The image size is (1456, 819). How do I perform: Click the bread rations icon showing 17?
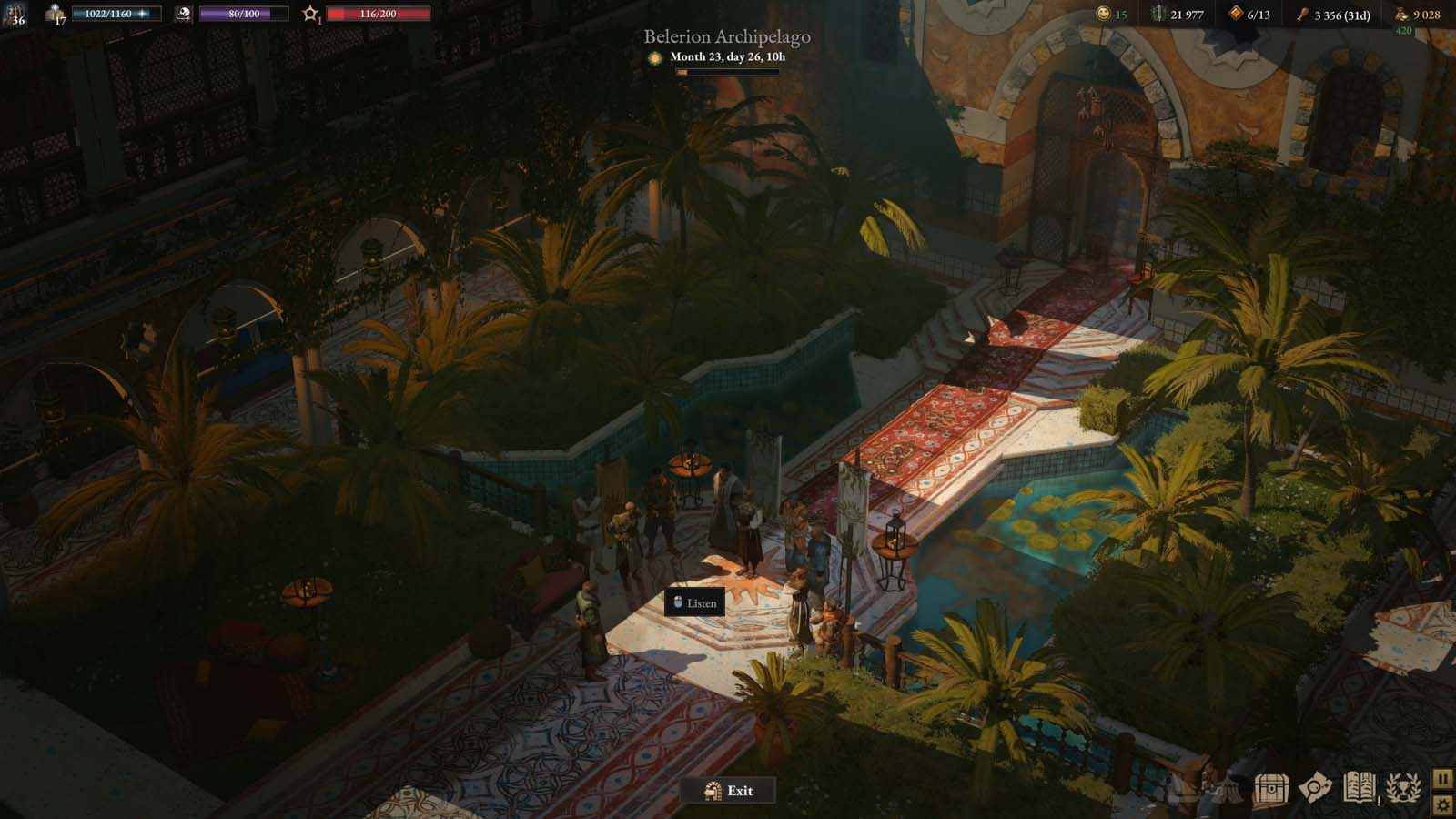tap(54, 13)
